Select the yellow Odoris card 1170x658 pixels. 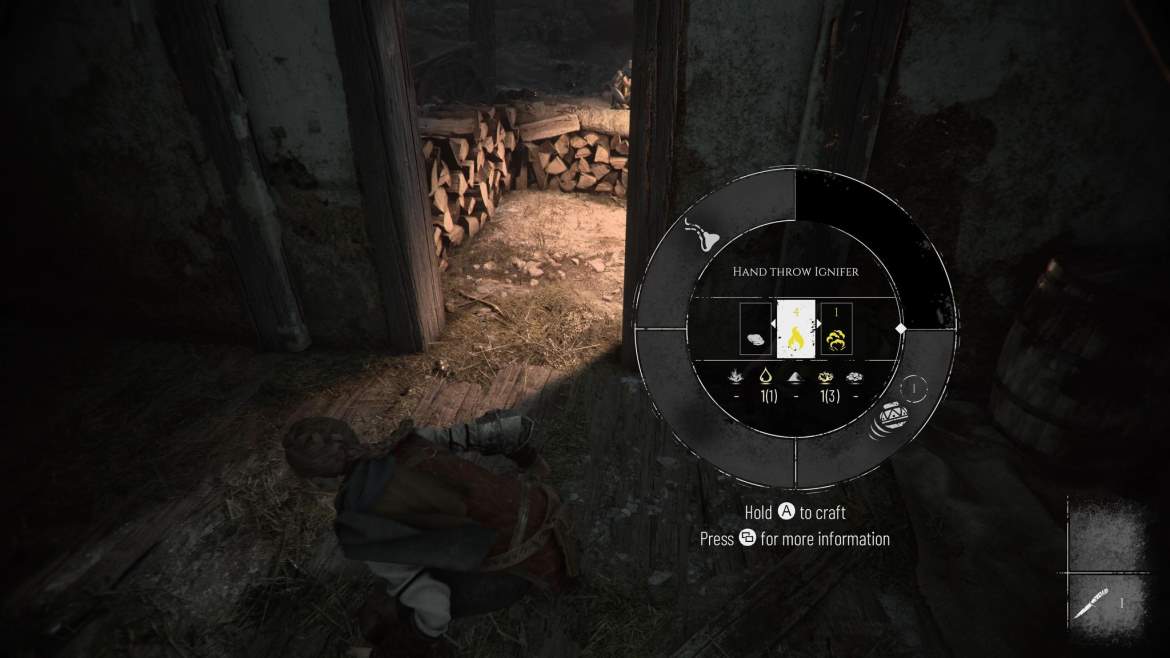pyautogui.click(x=837, y=329)
